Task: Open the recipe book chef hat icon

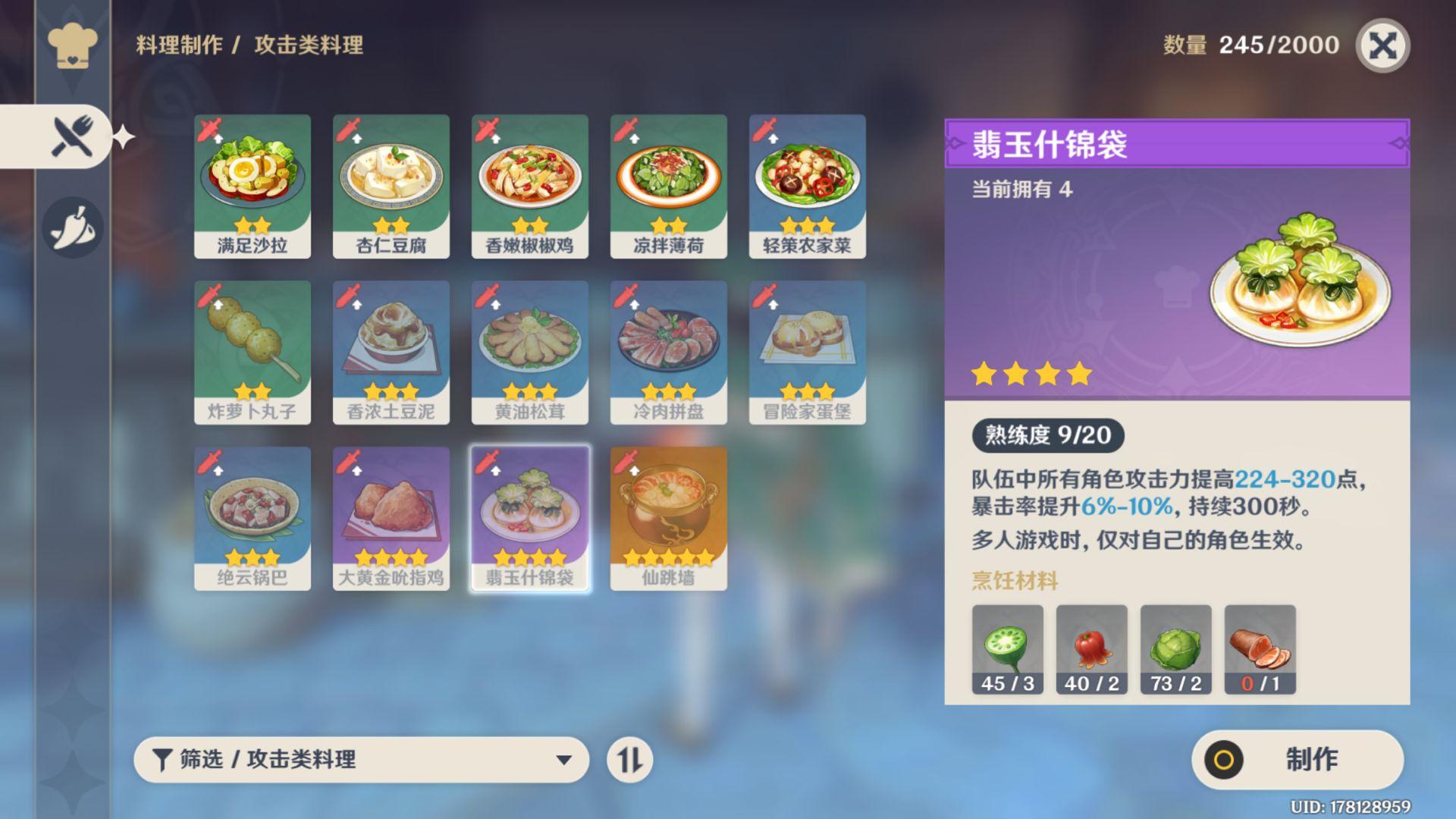Action: tap(72, 45)
